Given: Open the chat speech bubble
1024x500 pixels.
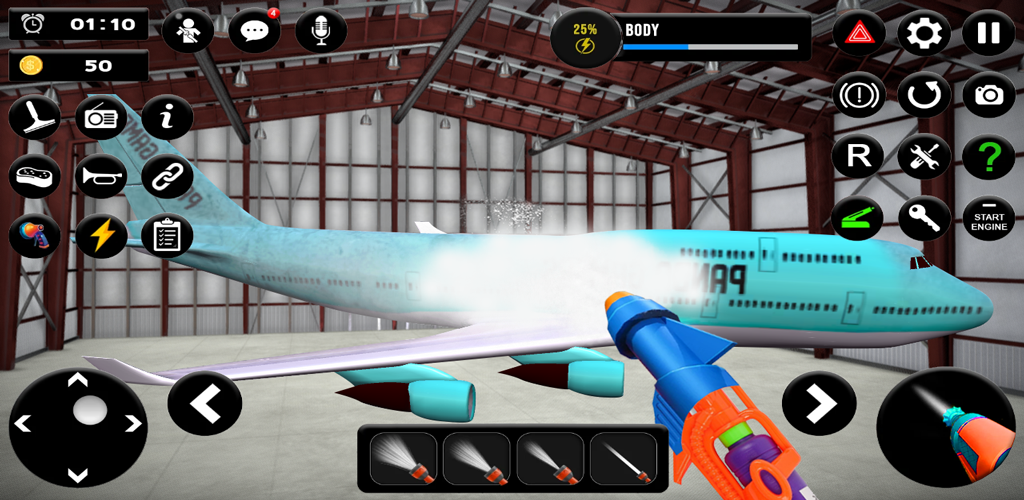Looking at the screenshot, I should pos(254,32).
